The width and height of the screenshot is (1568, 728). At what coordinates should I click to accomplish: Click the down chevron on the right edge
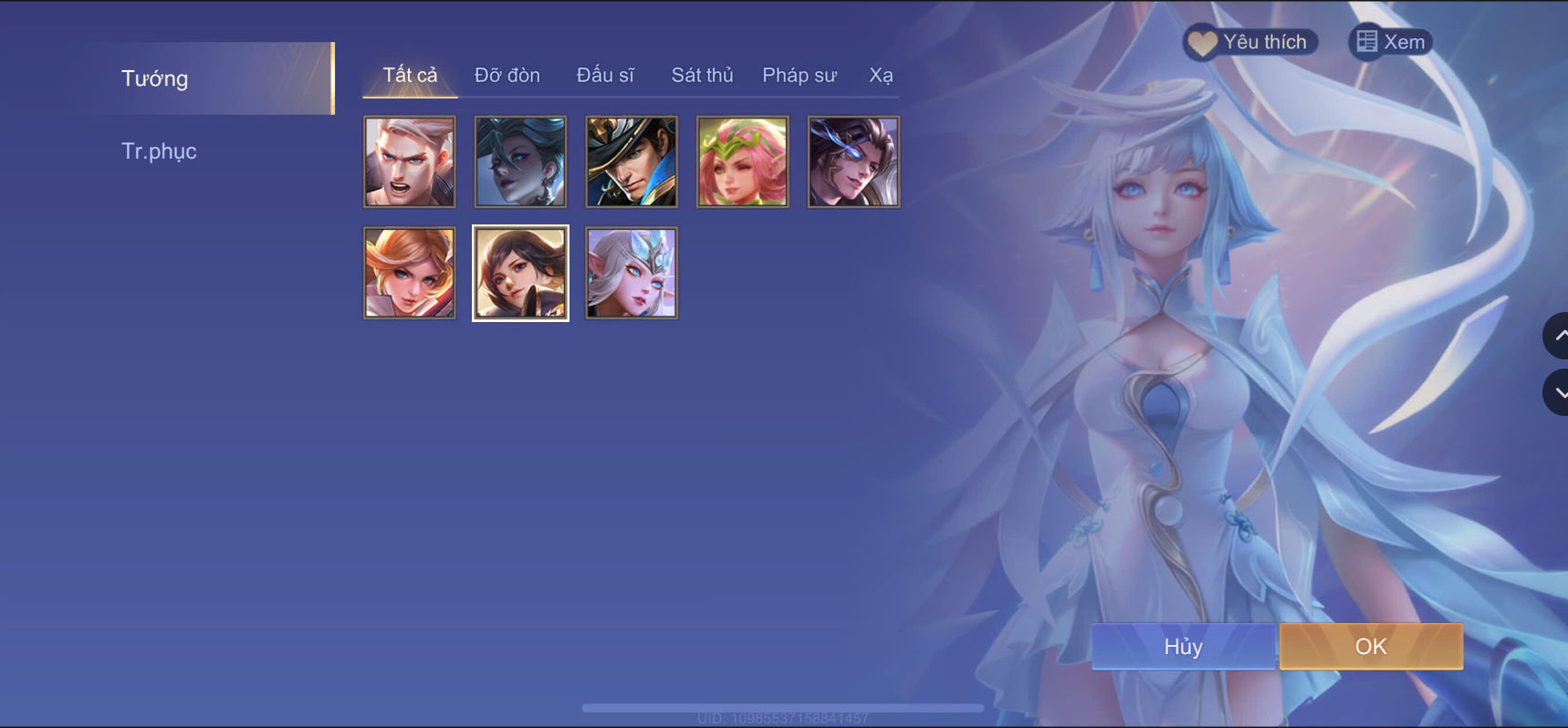pos(1557,392)
